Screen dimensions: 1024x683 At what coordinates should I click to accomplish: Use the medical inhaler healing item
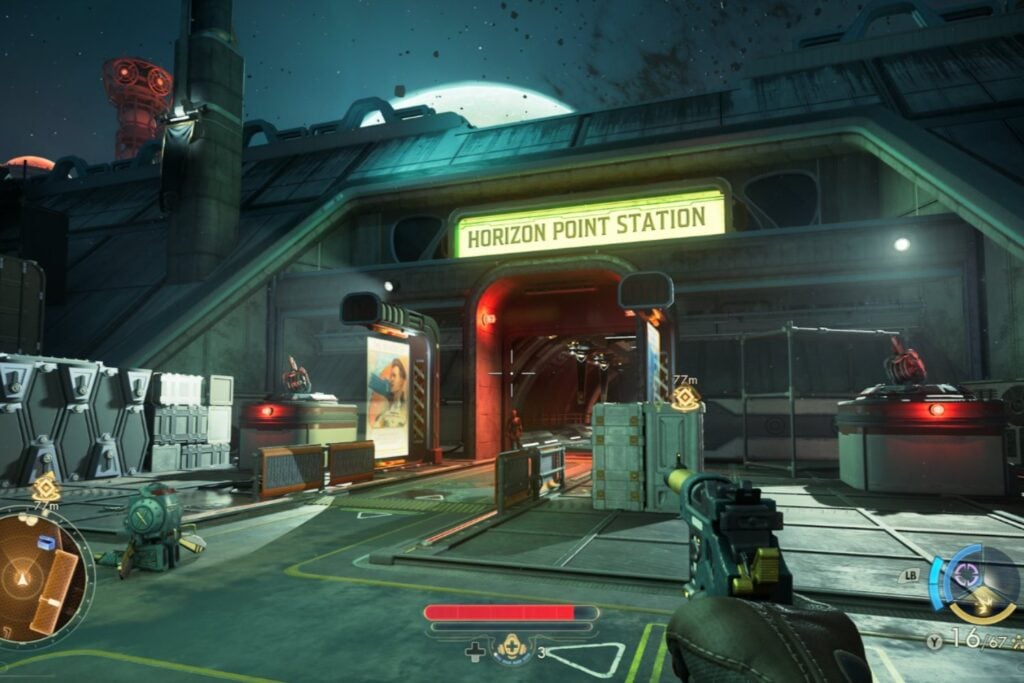pyautogui.click(x=513, y=648)
